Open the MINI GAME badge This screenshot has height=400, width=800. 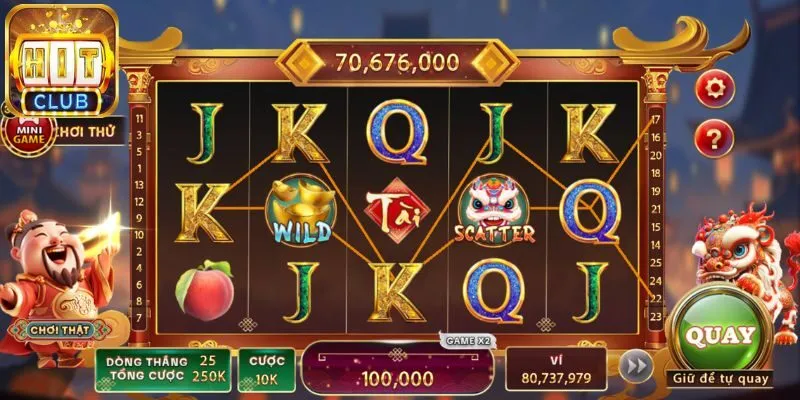click(x=27, y=133)
